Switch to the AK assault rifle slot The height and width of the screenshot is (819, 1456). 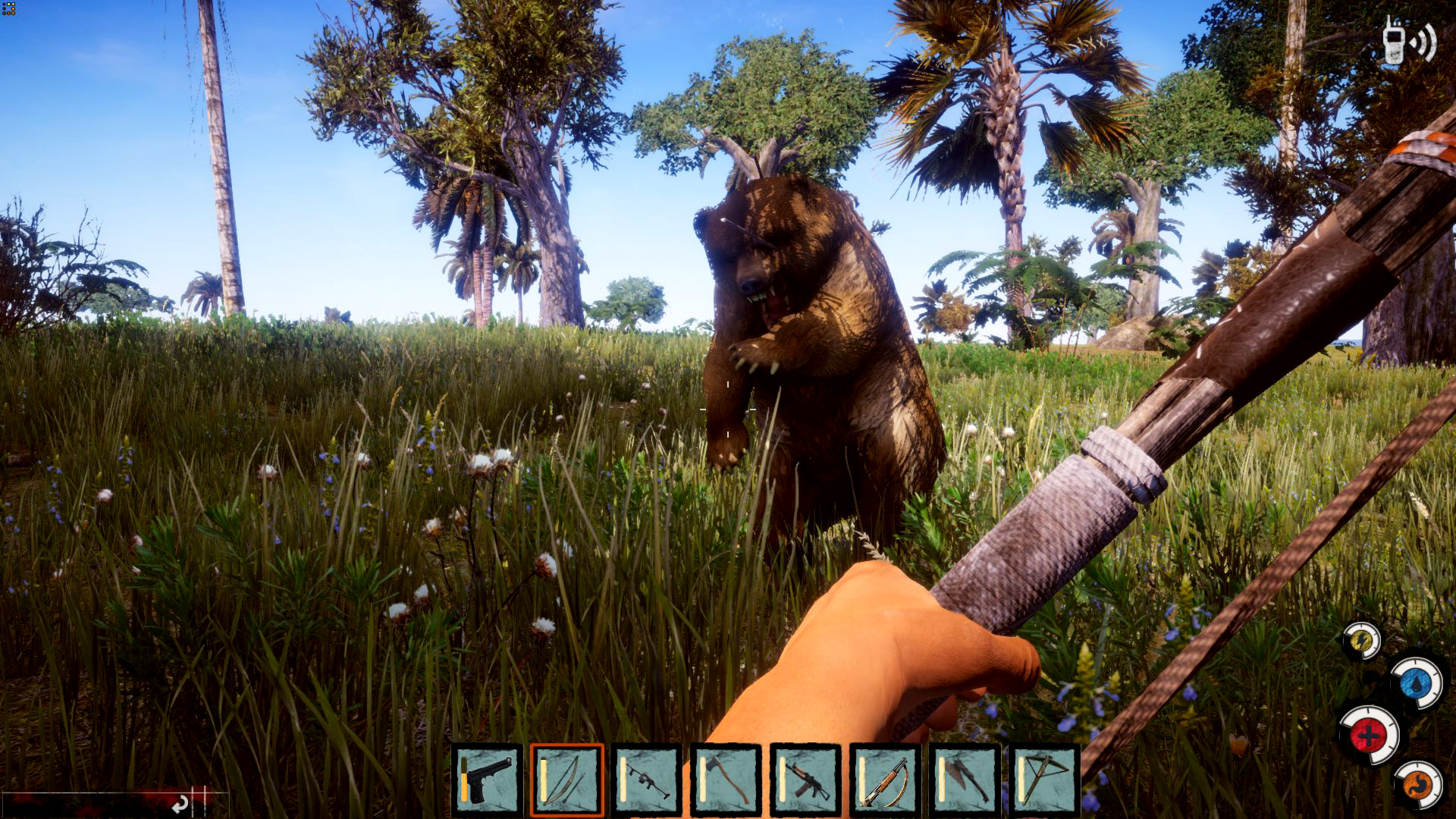(805, 780)
